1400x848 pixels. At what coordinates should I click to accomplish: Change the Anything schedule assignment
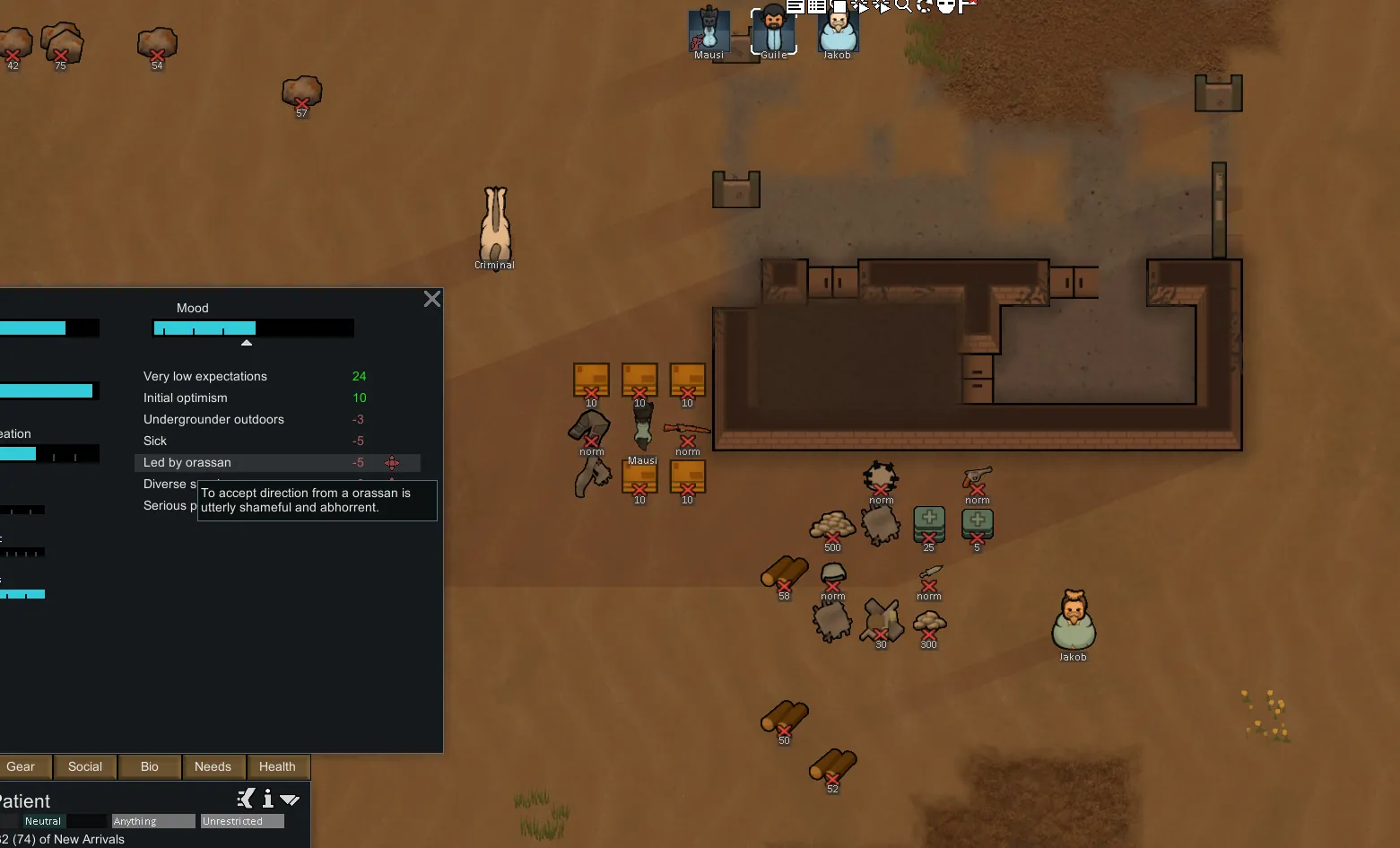[x=152, y=821]
